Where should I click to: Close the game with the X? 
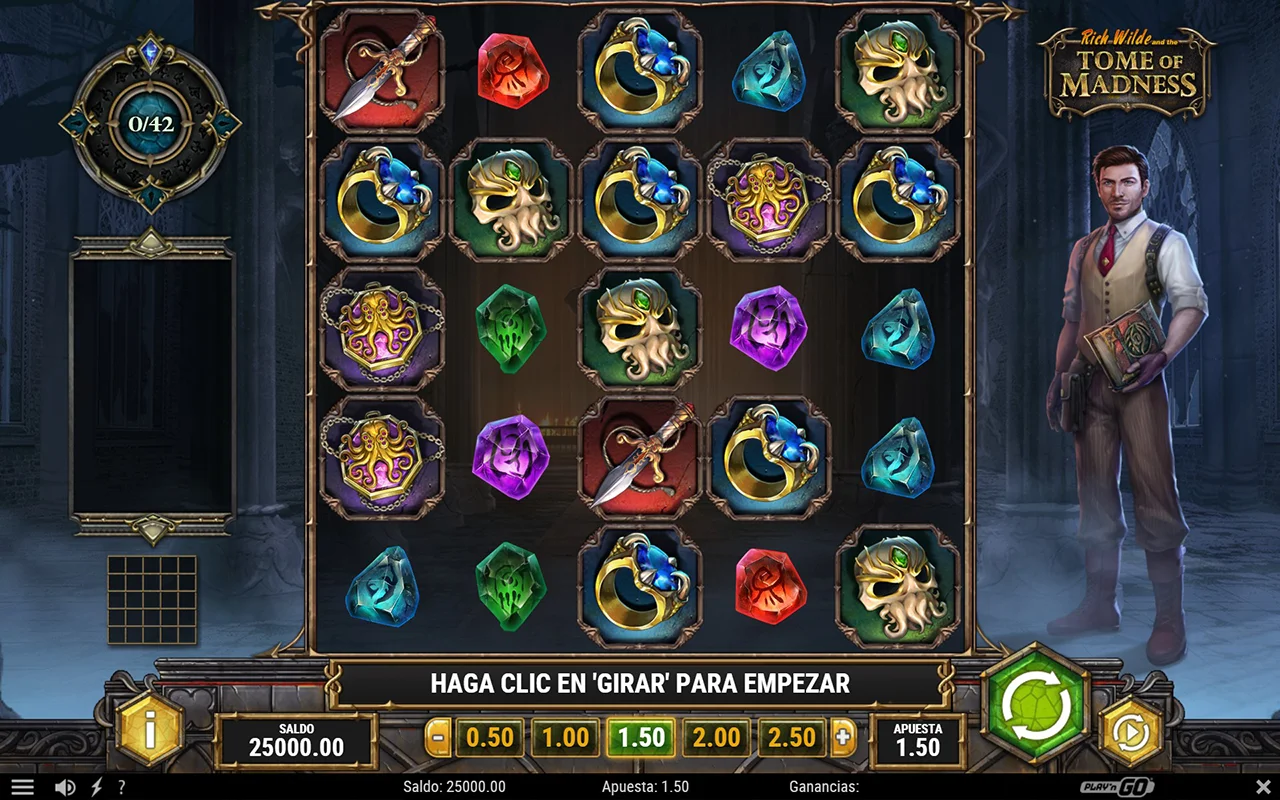pyautogui.click(x=1263, y=787)
